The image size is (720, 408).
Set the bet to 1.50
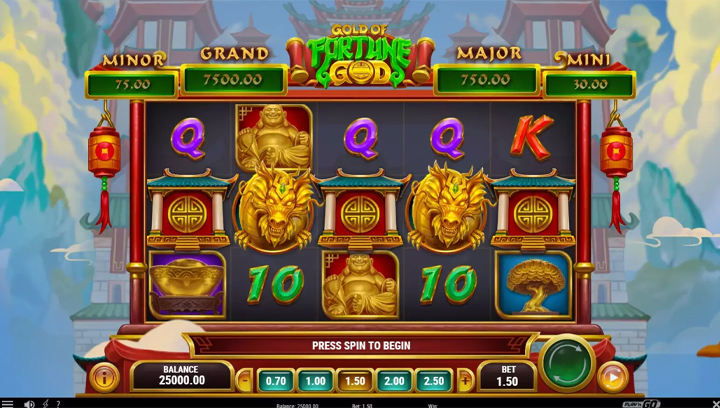point(355,381)
